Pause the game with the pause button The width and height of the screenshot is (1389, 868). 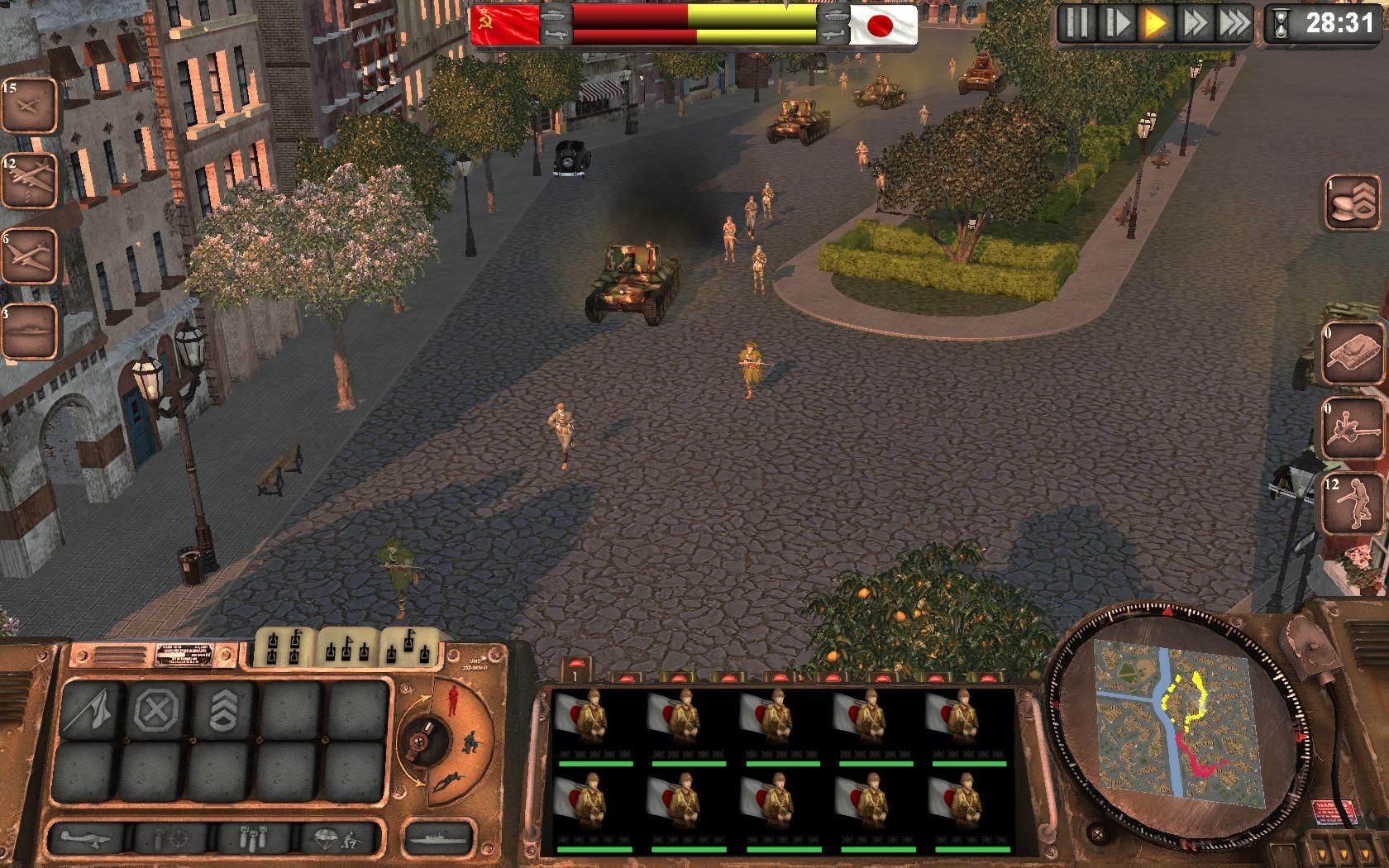pyautogui.click(x=1076, y=23)
